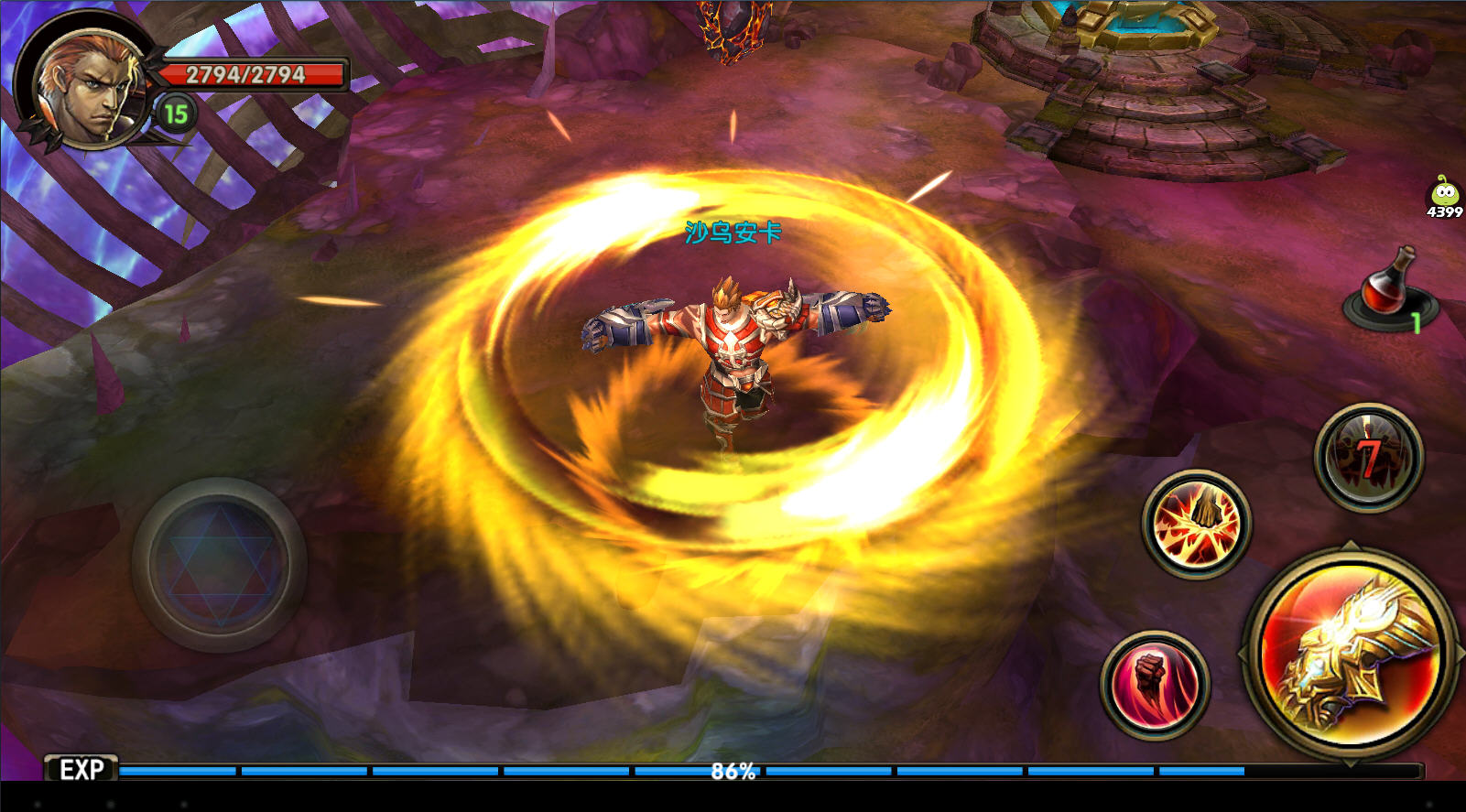The width and height of the screenshot is (1466, 812).
Task: Activate the golden gauntlet main attack
Action: (x=1352, y=653)
